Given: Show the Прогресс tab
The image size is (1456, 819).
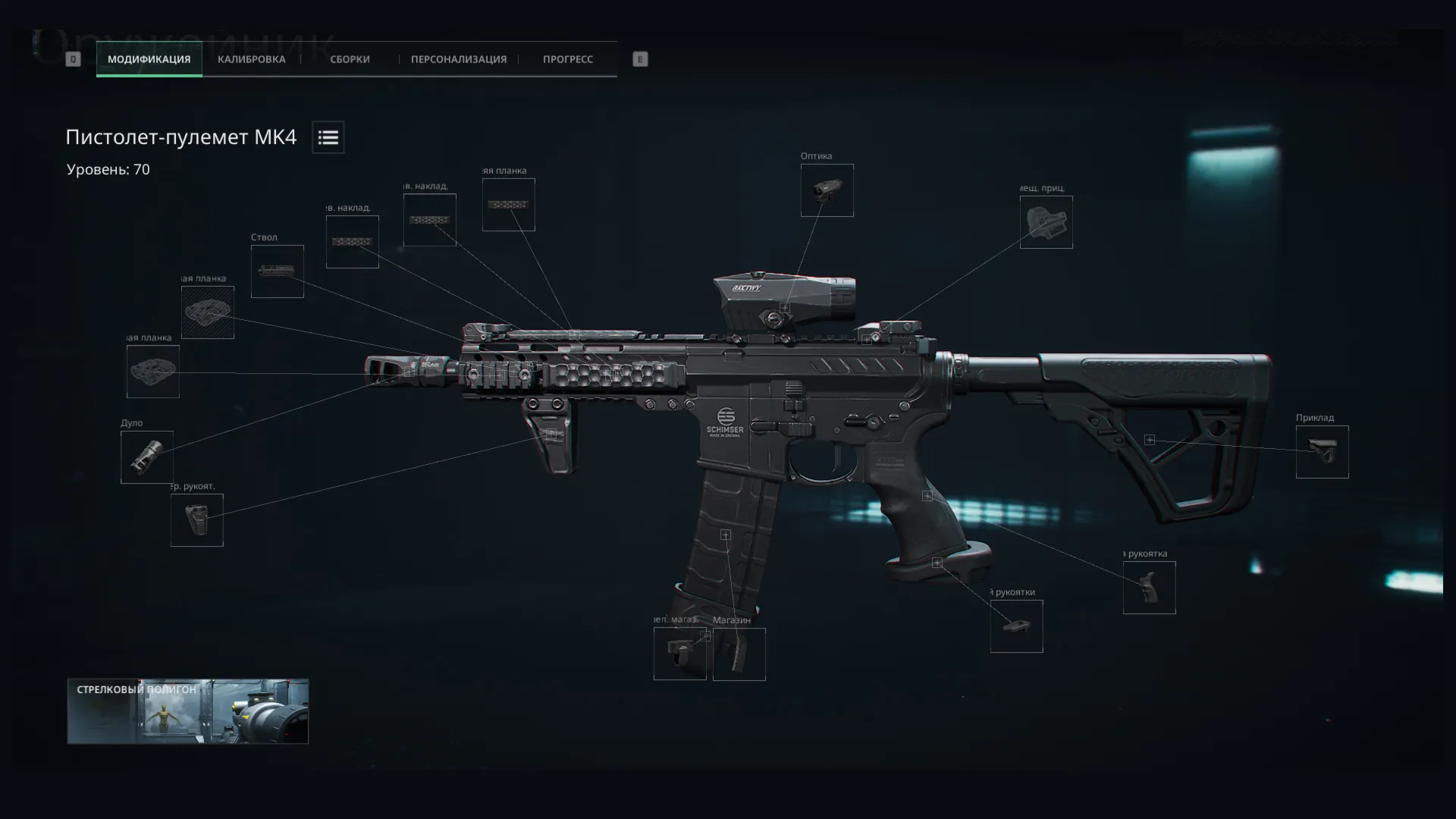Looking at the screenshot, I should tap(567, 59).
